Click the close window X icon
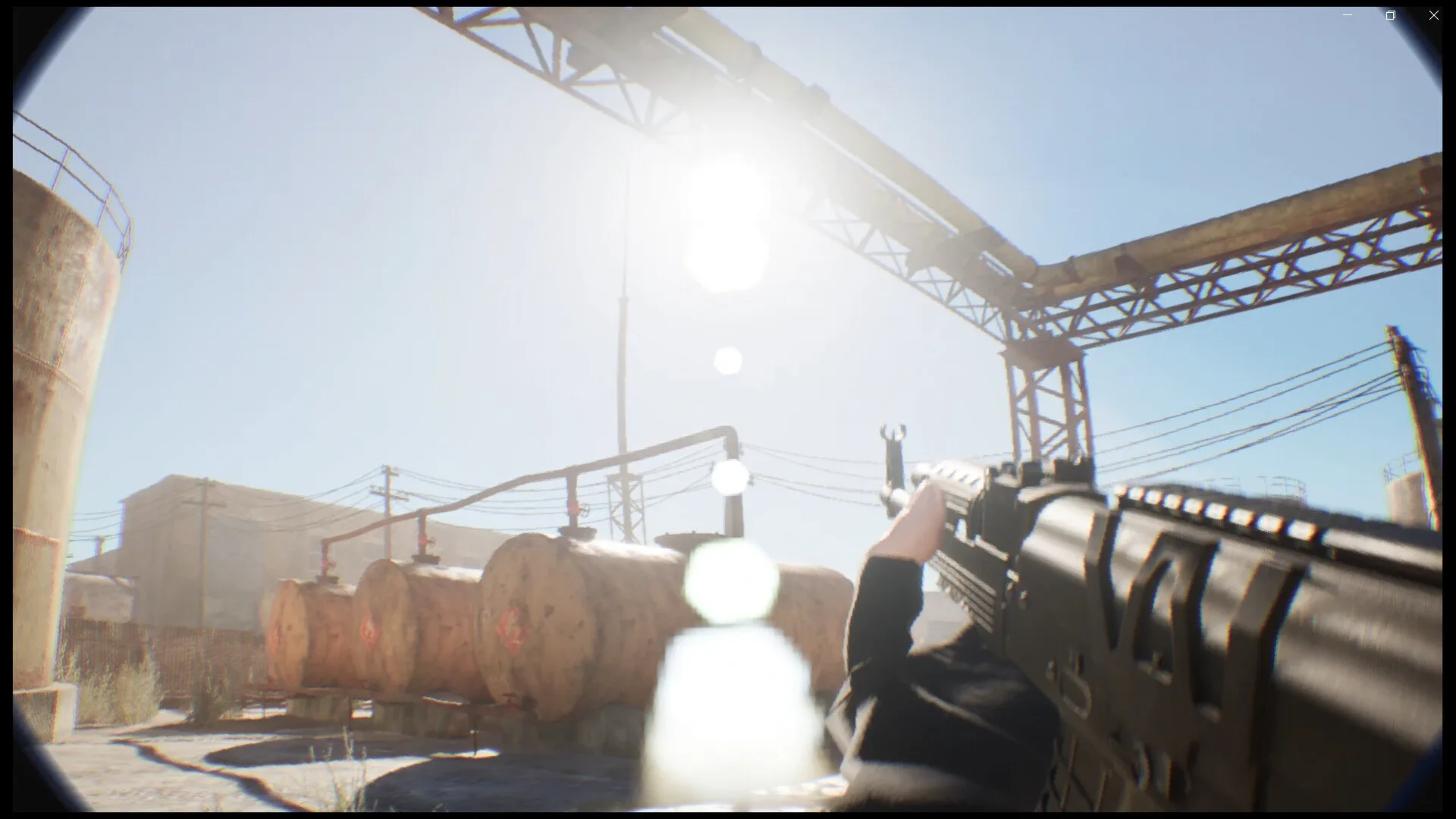The image size is (1456, 819). 1433,14
